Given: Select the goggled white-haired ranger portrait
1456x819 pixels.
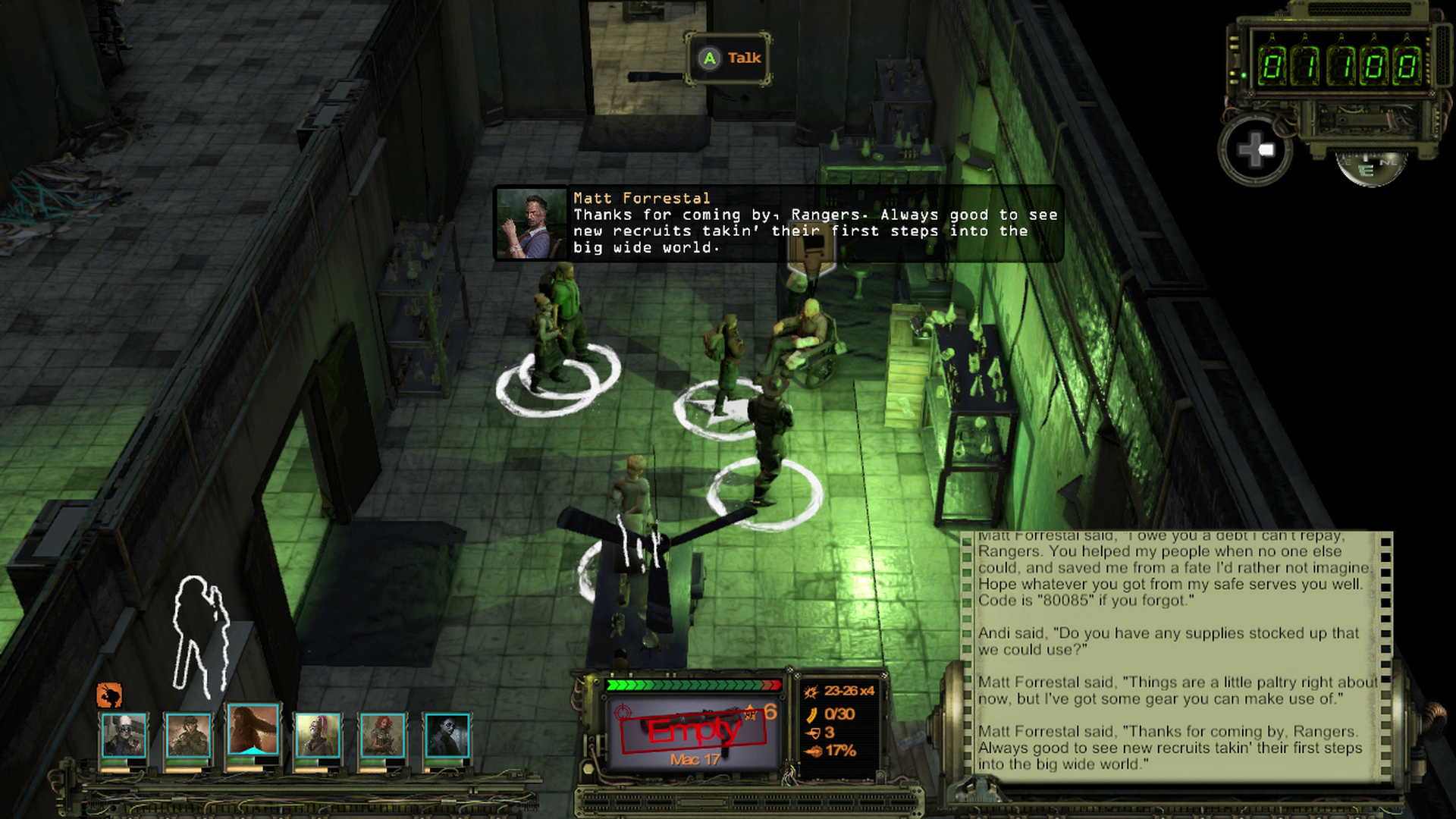Looking at the screenshot, I should (x=123, y=735).
